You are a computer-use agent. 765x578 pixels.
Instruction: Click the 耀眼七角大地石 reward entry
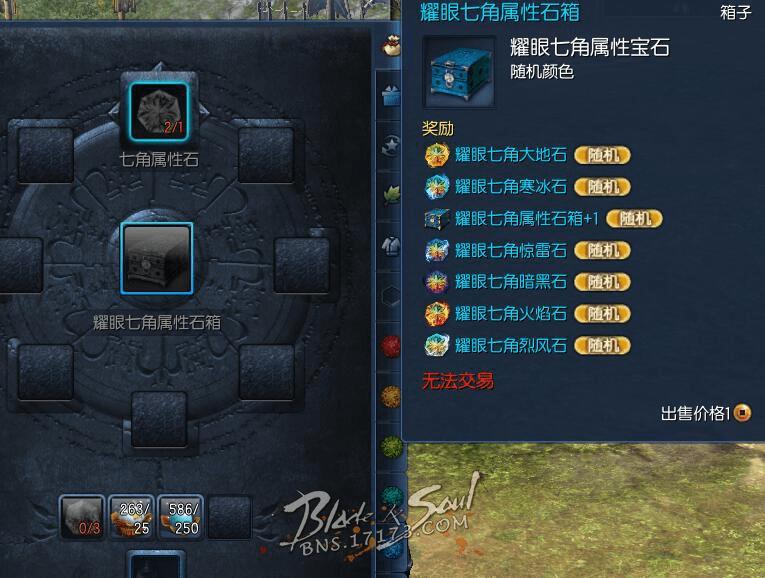coord(510,155)
